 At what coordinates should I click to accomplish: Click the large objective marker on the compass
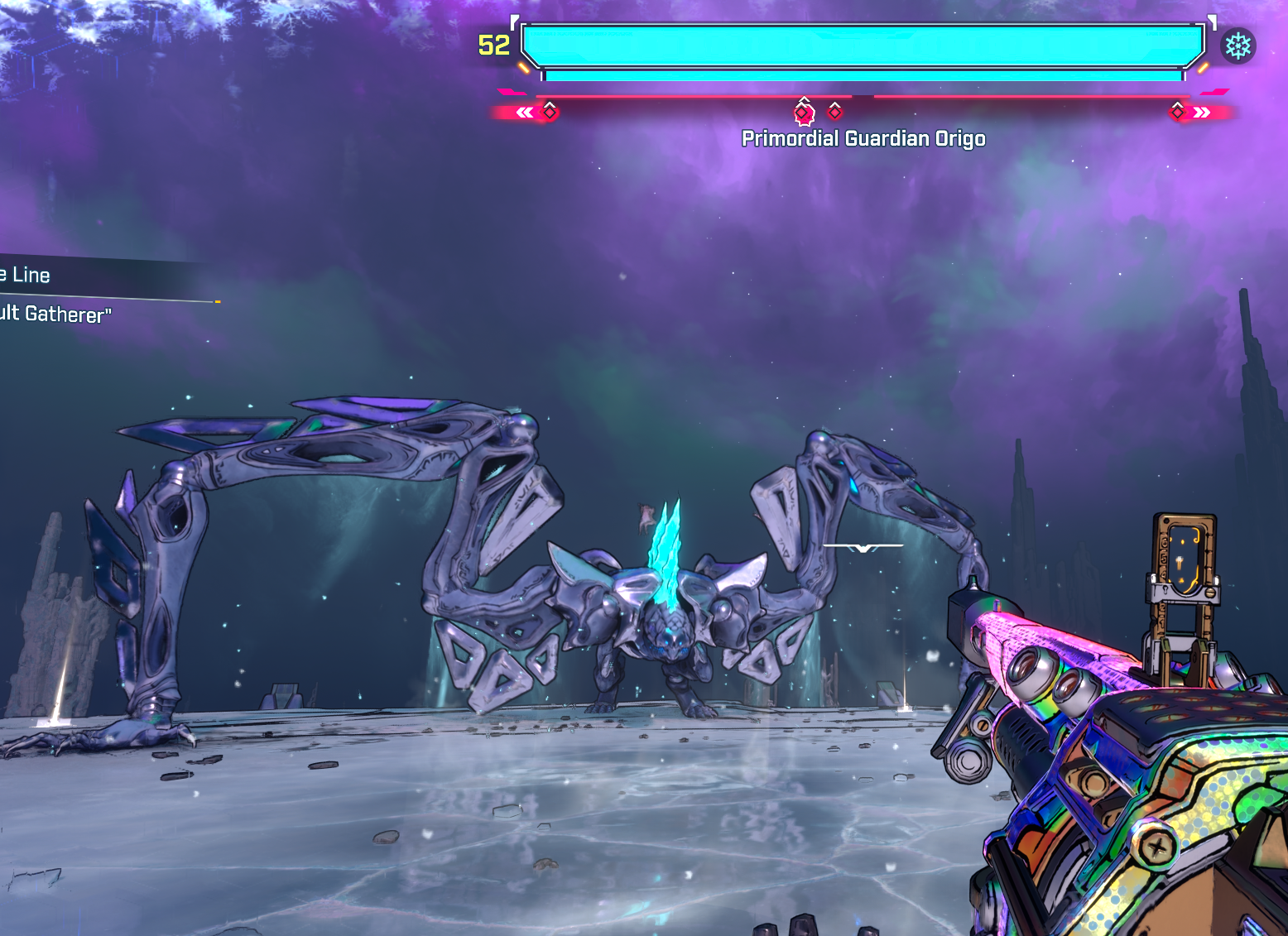(x=804, y=112)
